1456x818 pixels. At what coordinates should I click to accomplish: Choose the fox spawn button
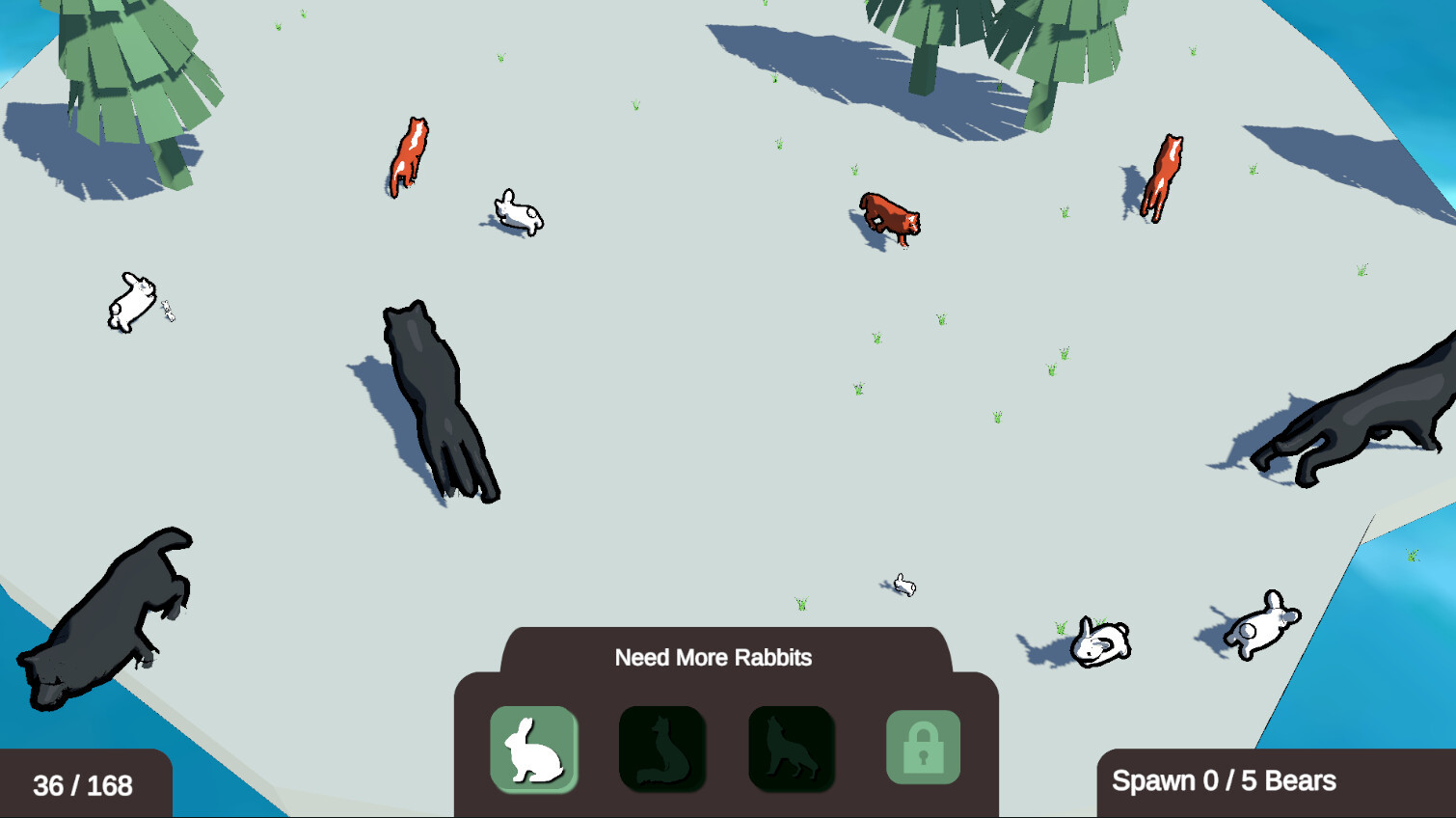click(662, 750)
